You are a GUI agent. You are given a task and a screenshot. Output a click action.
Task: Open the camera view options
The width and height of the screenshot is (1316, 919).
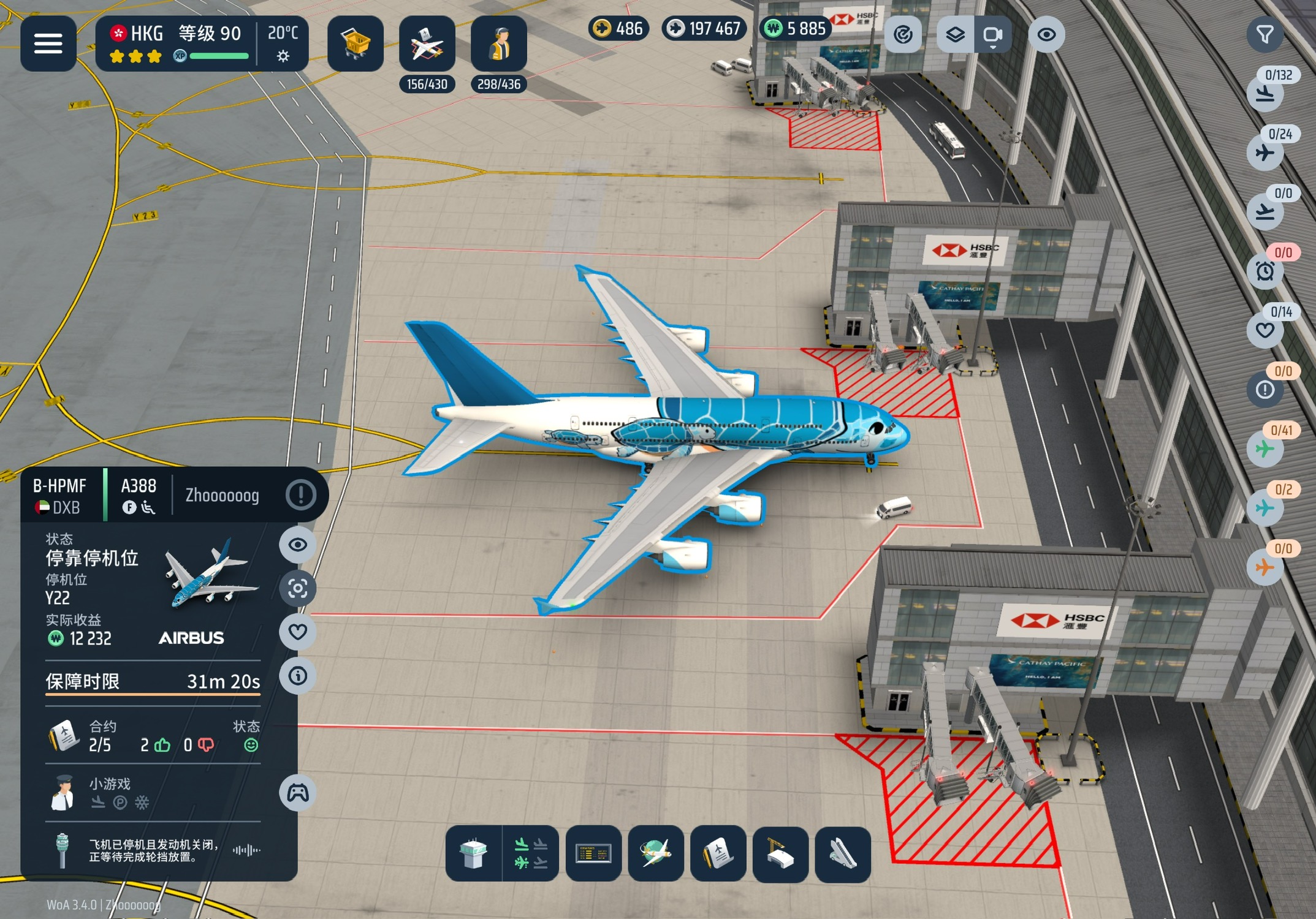point(992,35)
